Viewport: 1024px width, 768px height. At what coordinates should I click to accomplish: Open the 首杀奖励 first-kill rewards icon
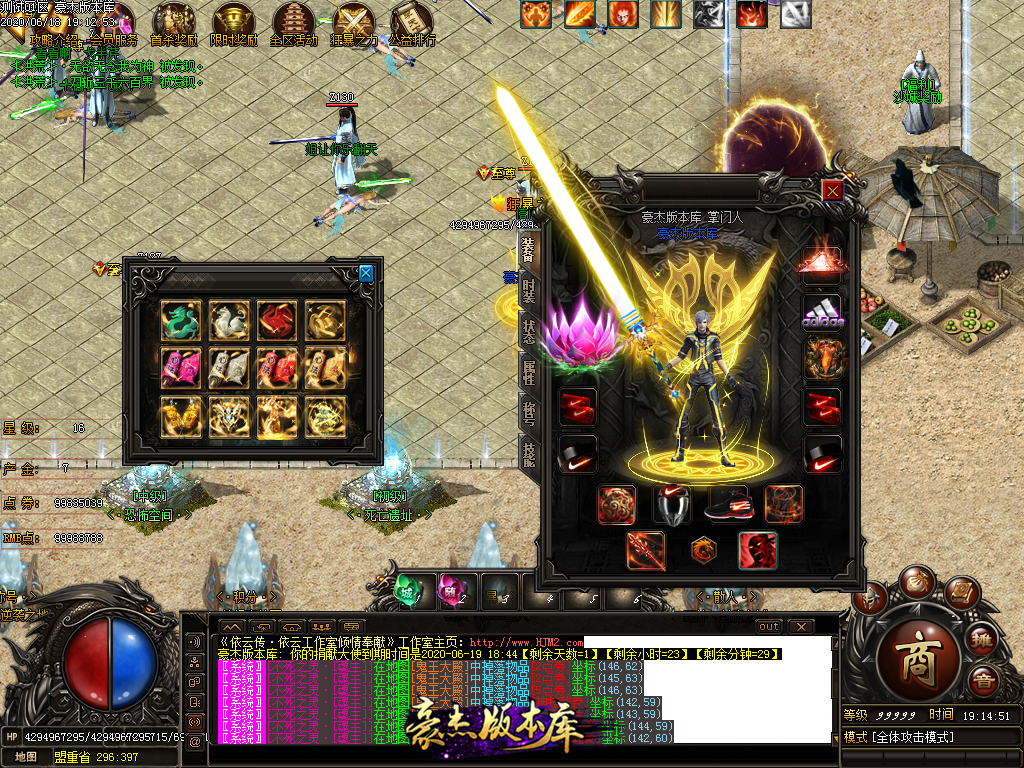click(x=174, y=22)
